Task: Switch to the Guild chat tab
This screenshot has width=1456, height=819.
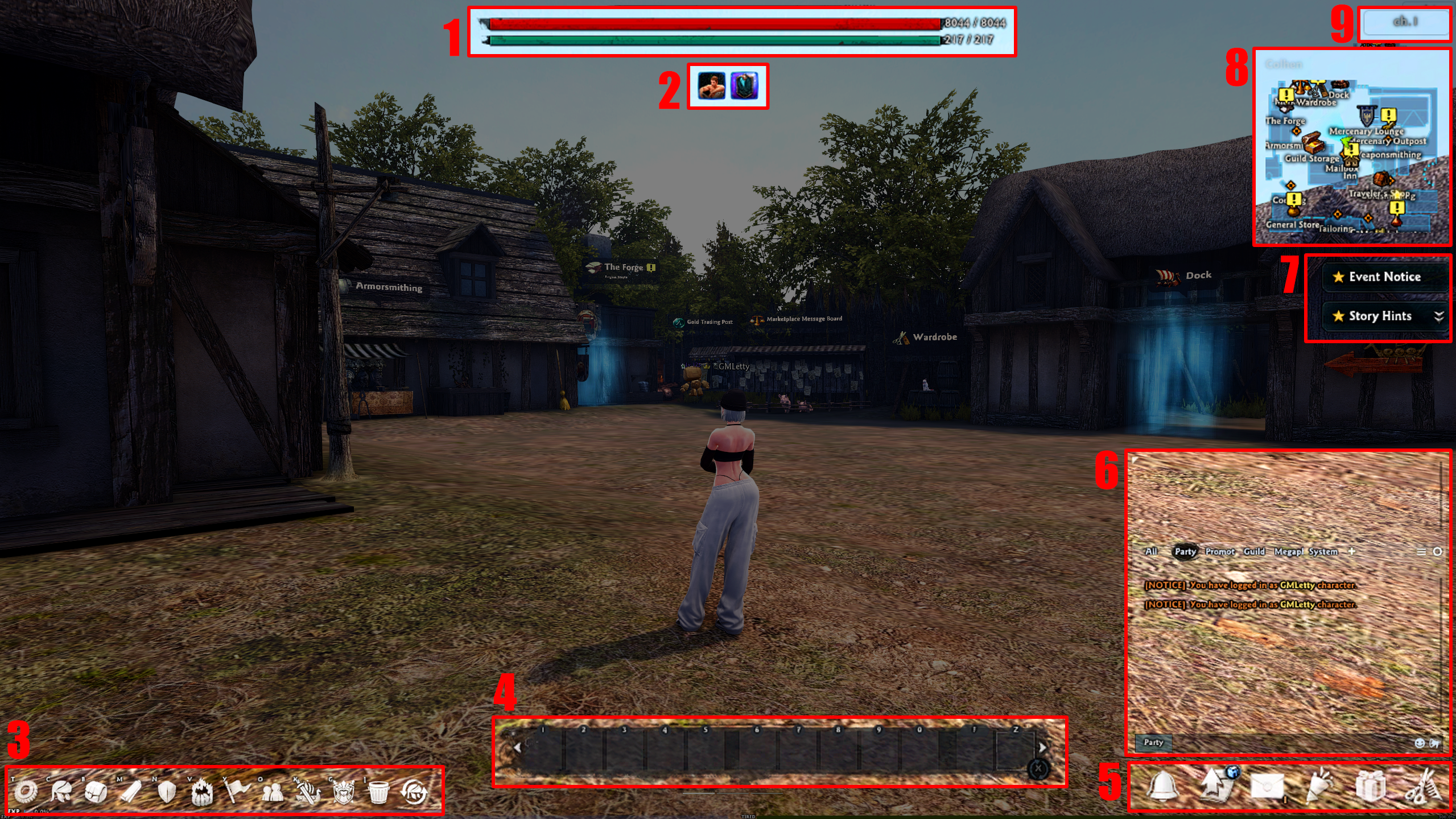Action: (x=1254, y=552)
